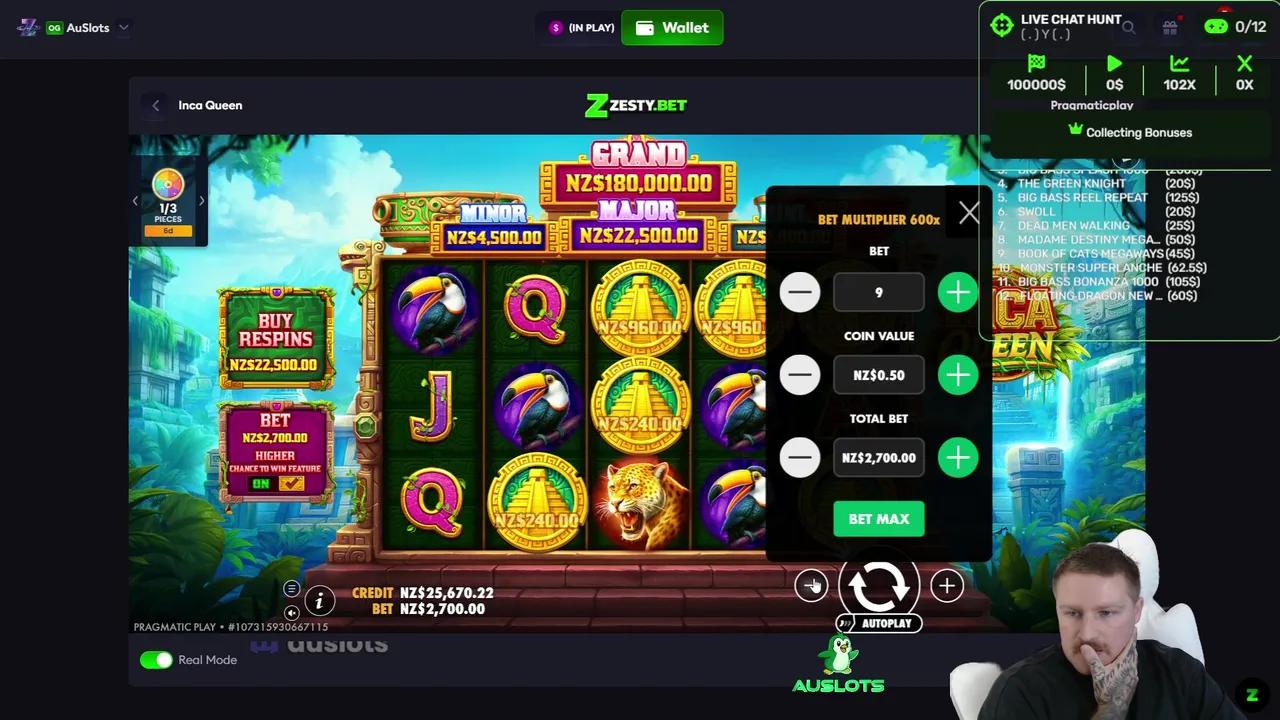Increase coin value with the plus stepper

click(x=957, y=375)
